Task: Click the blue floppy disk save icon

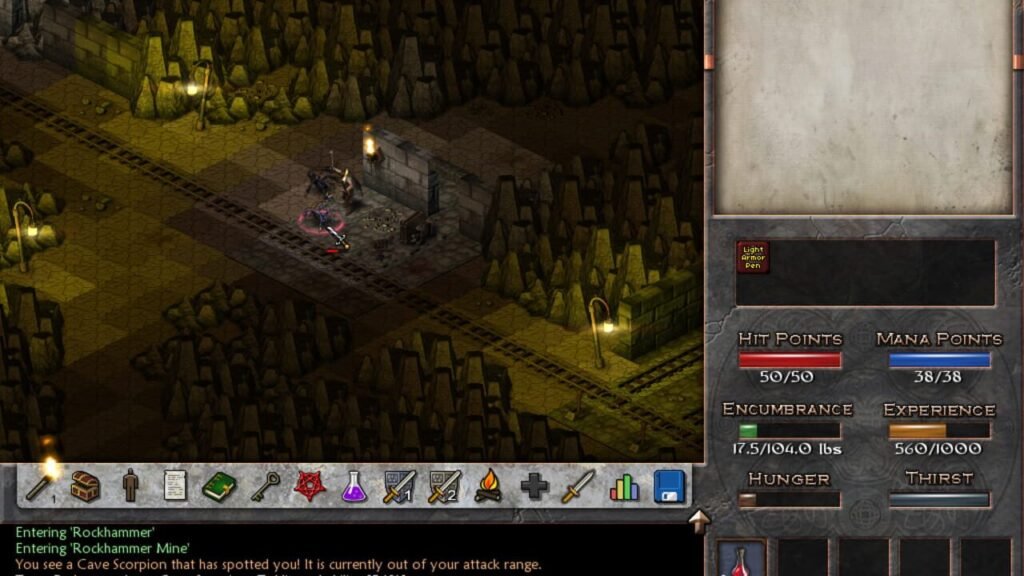Action: [669, 487]
